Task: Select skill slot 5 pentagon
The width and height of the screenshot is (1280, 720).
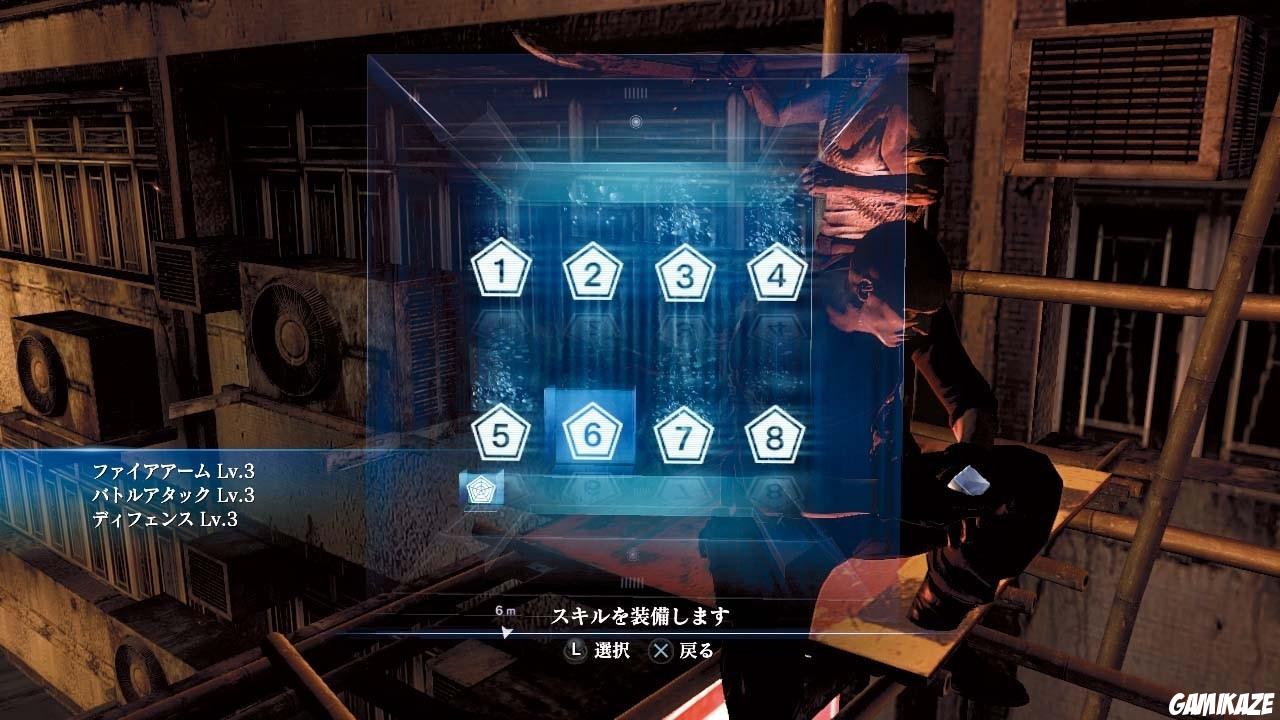Action: (500, 434)
